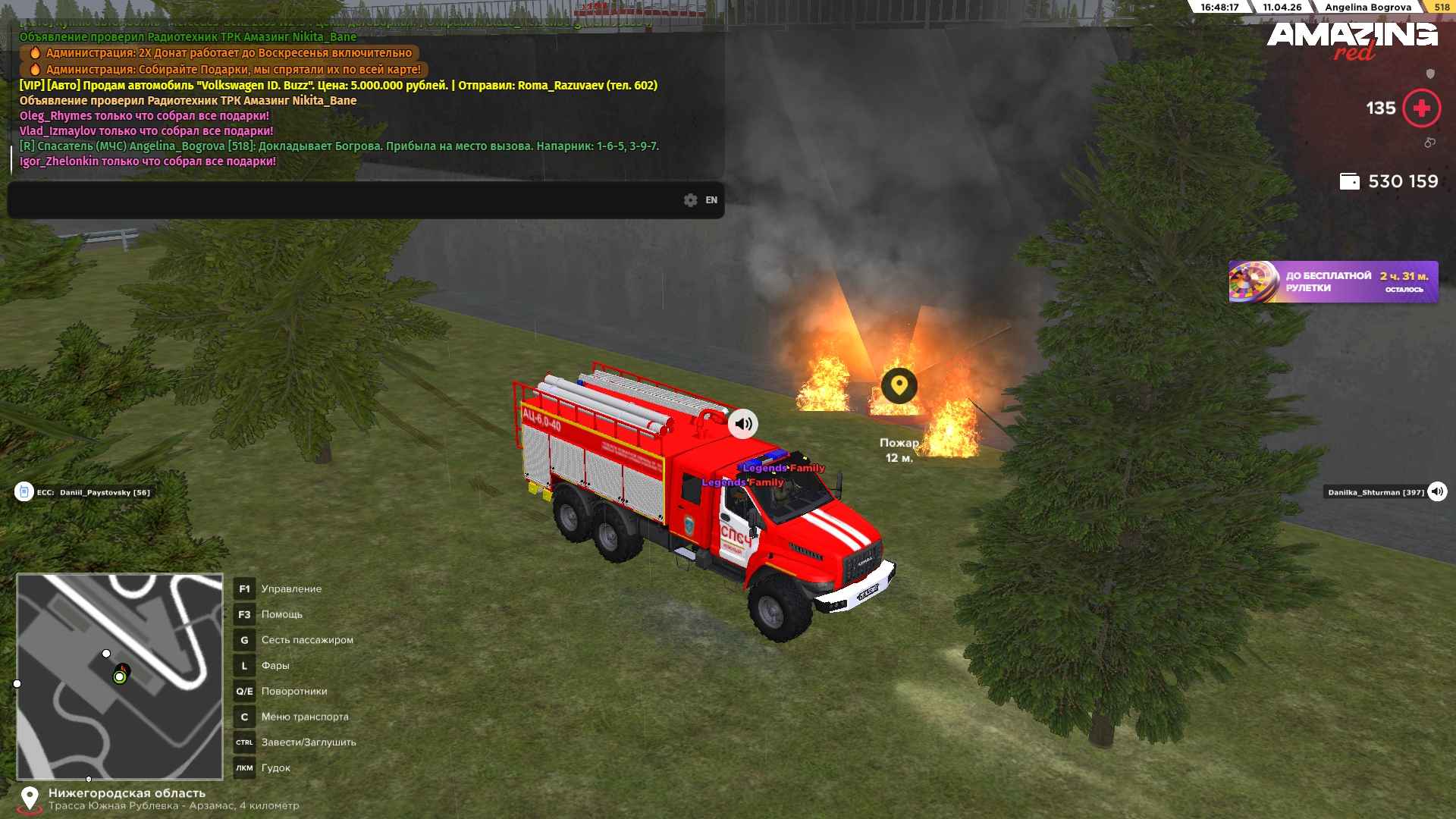
Task: Select the Пожар waypoint marker
Action: pyautogui.click(x=899, y=386)
